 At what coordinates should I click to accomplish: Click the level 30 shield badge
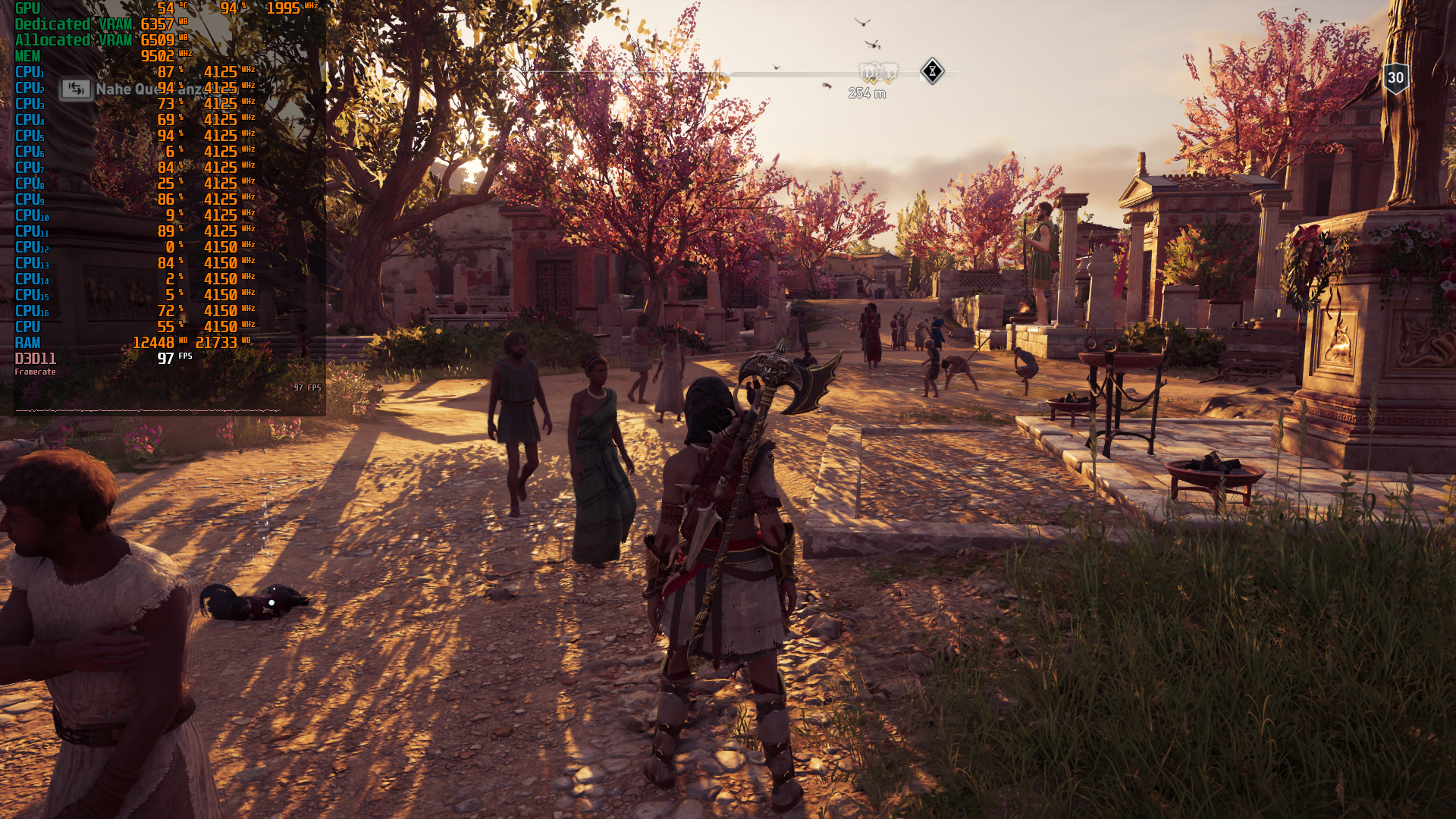(1395, 78)
